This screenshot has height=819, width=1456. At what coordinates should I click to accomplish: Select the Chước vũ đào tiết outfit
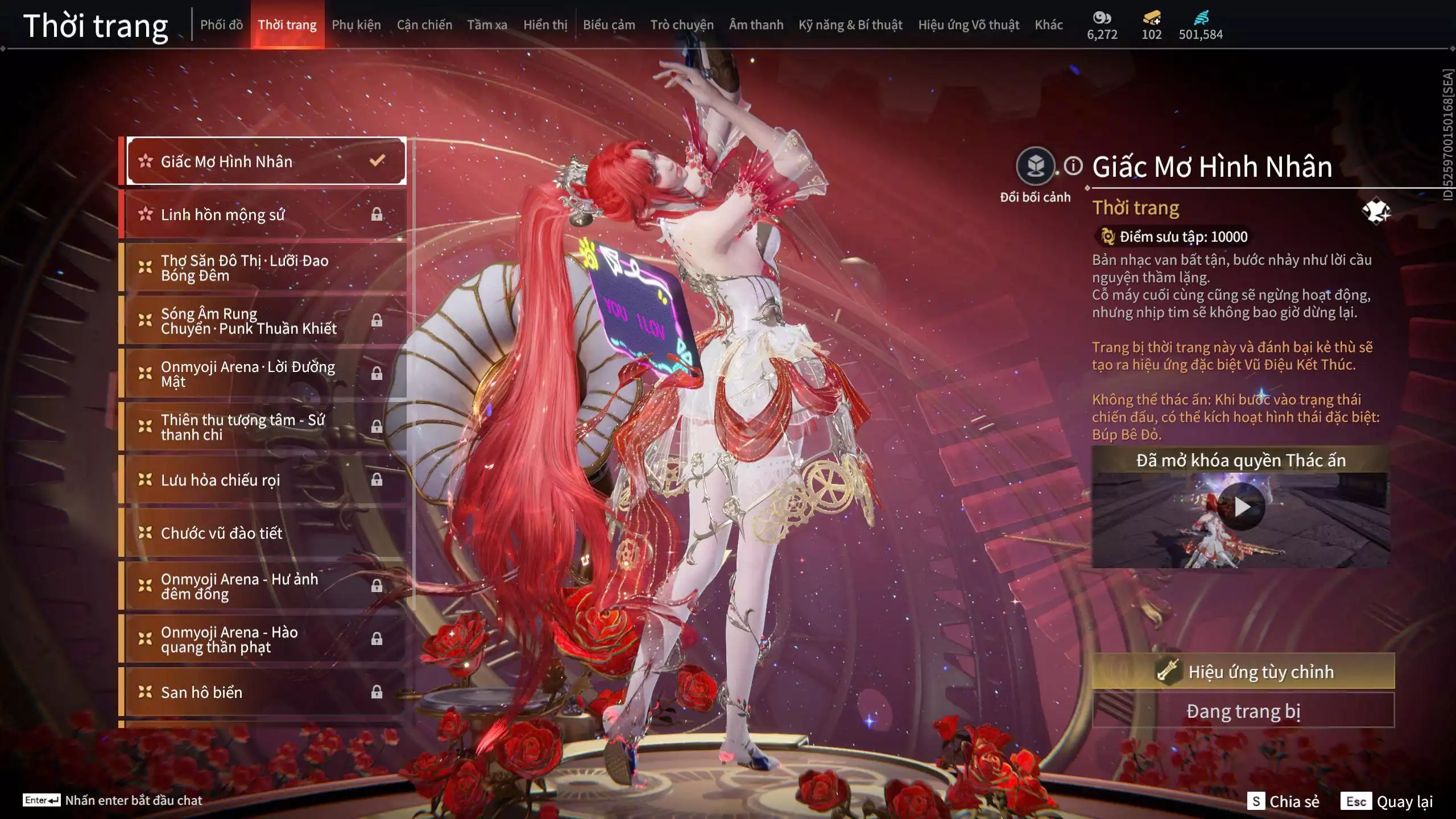265,533
